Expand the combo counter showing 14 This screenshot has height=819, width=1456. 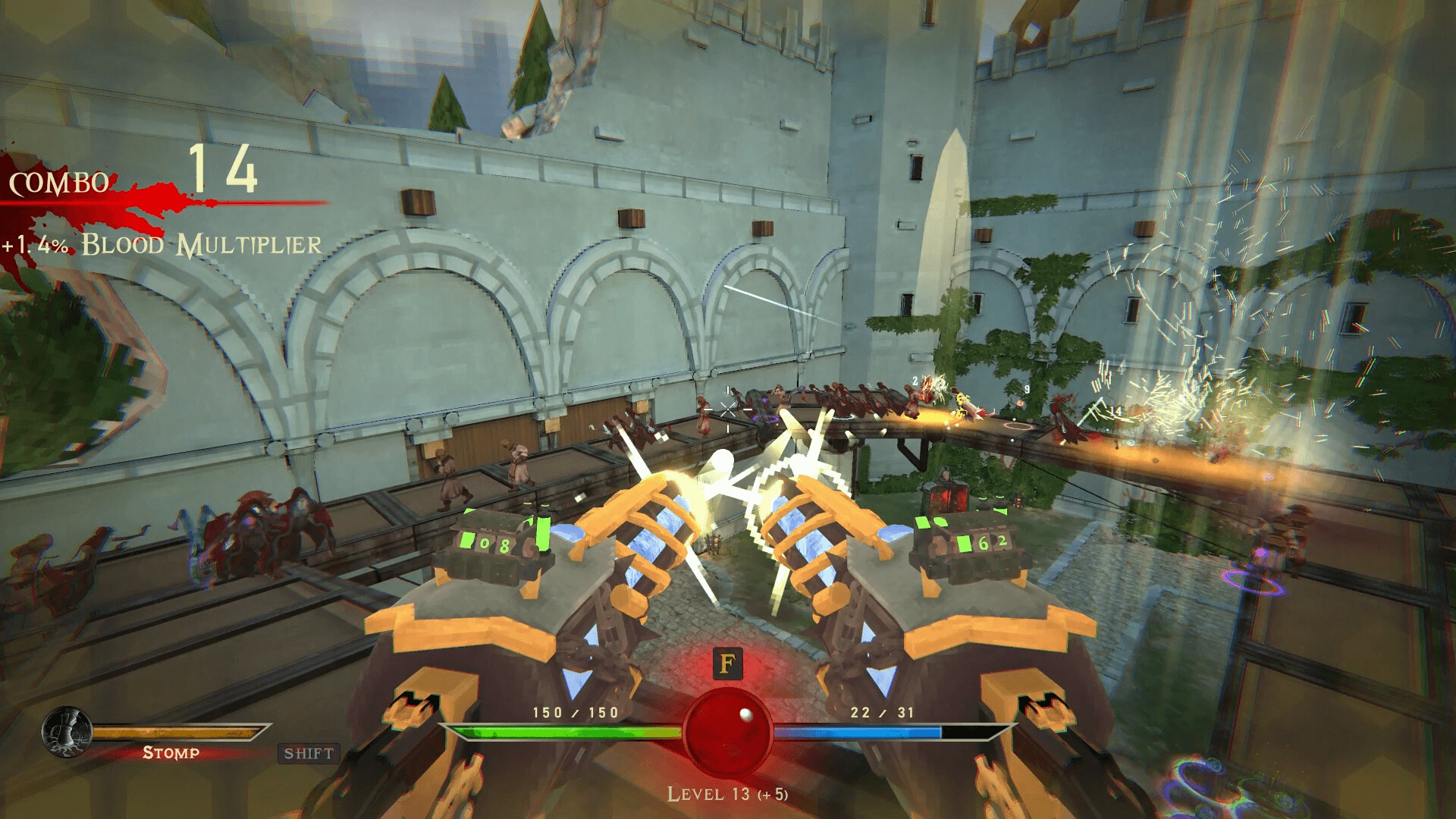[x=226, y=173]
